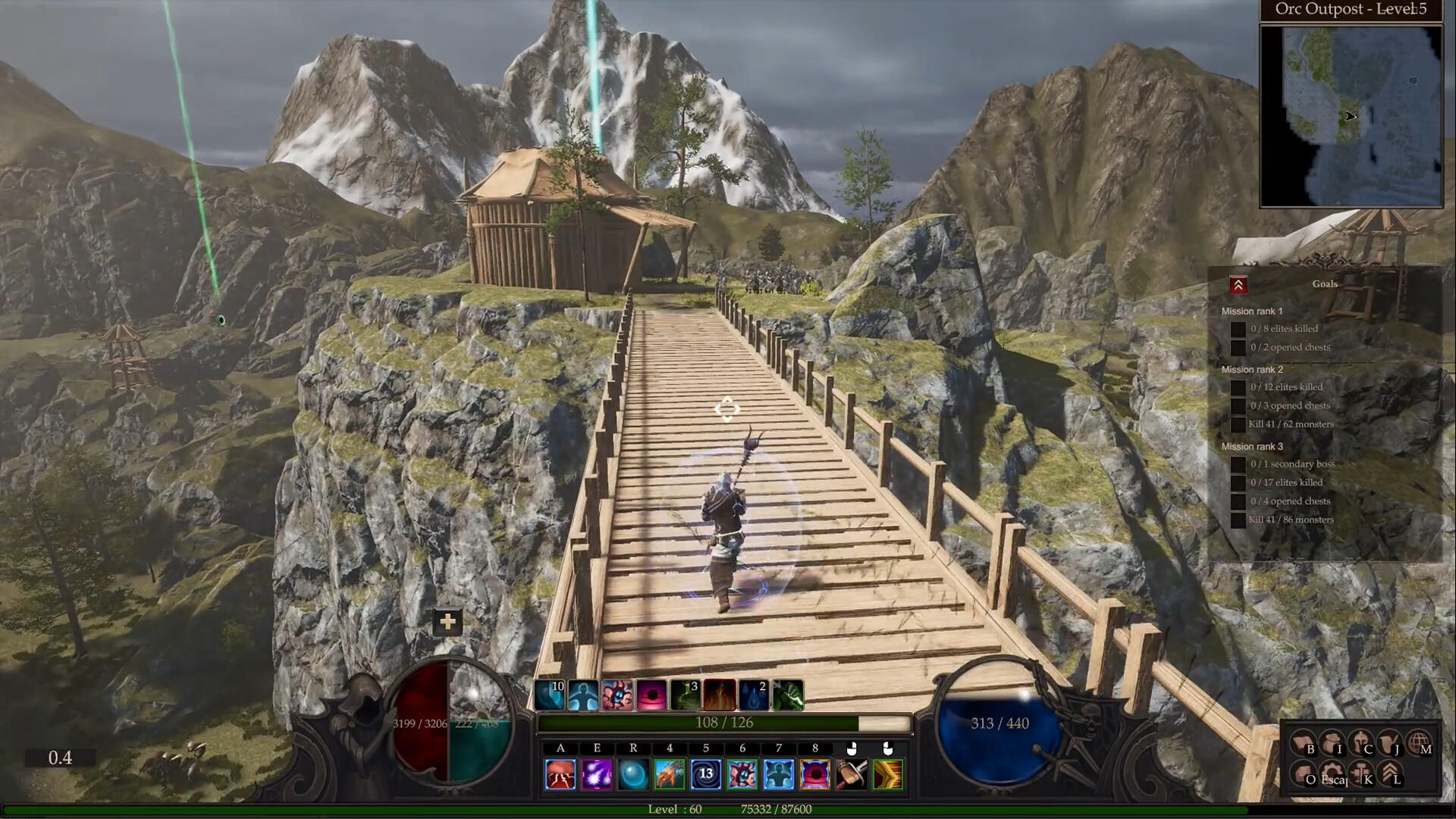
Task: Click the plus button above the health orb
Action: coord(447,623)
